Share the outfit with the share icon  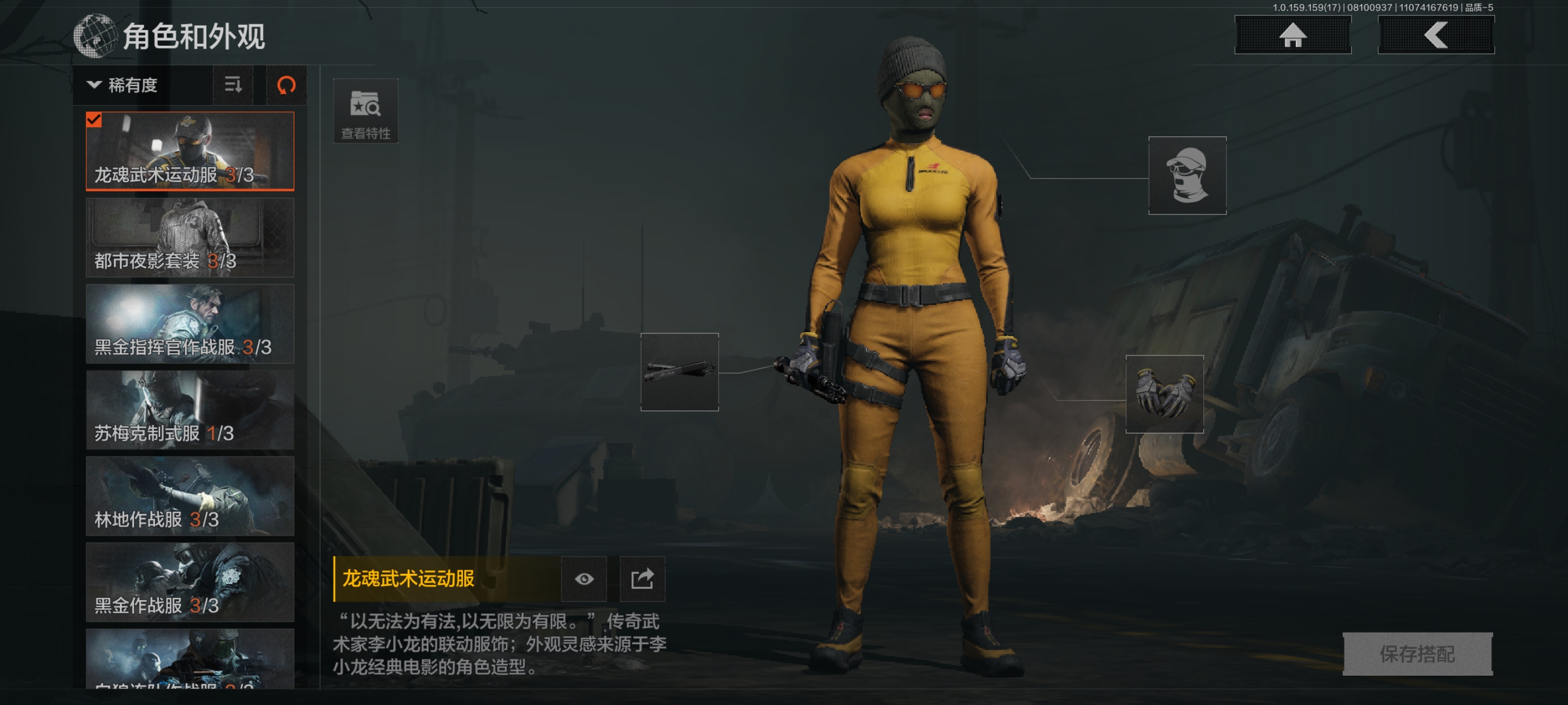coord(642,578)
